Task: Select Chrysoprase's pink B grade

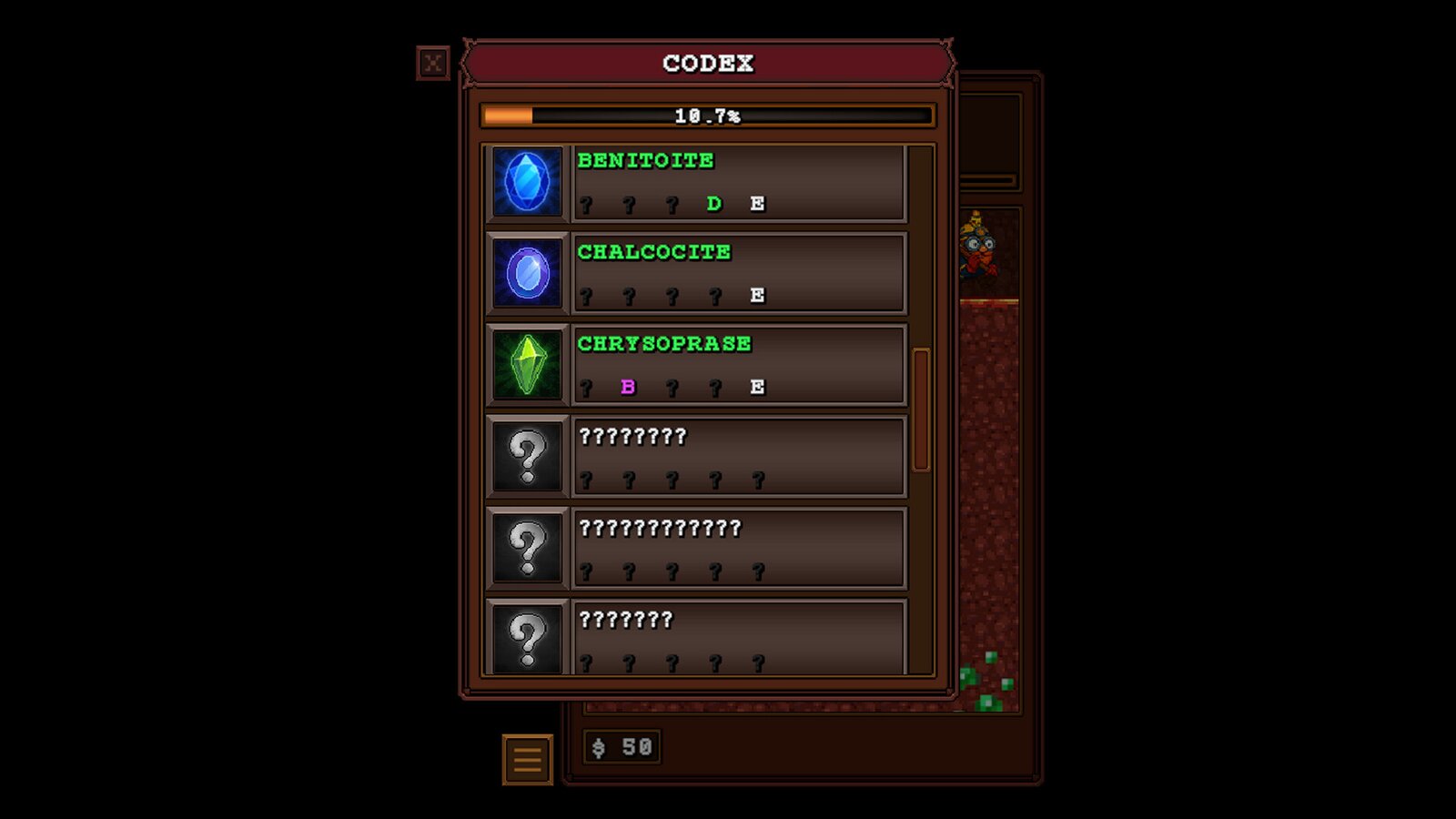Action: point(628,387)
